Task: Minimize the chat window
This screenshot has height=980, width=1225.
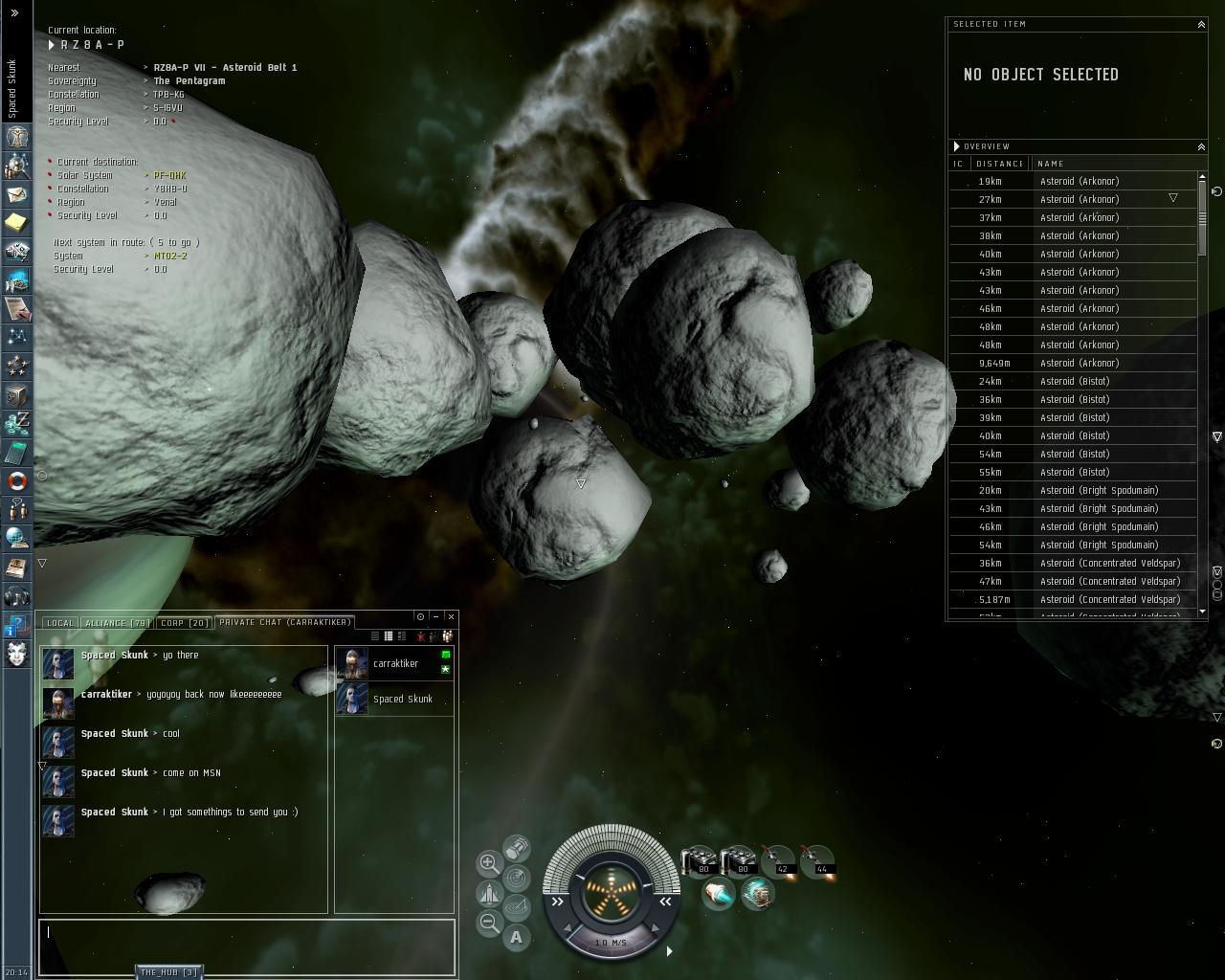Action: pos(435,616)
